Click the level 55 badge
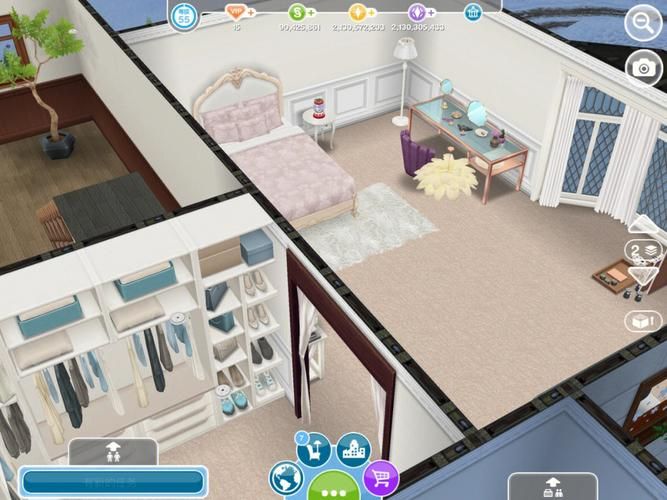The height and width of the screenshot is (500, 667). [x=184, y=16]
